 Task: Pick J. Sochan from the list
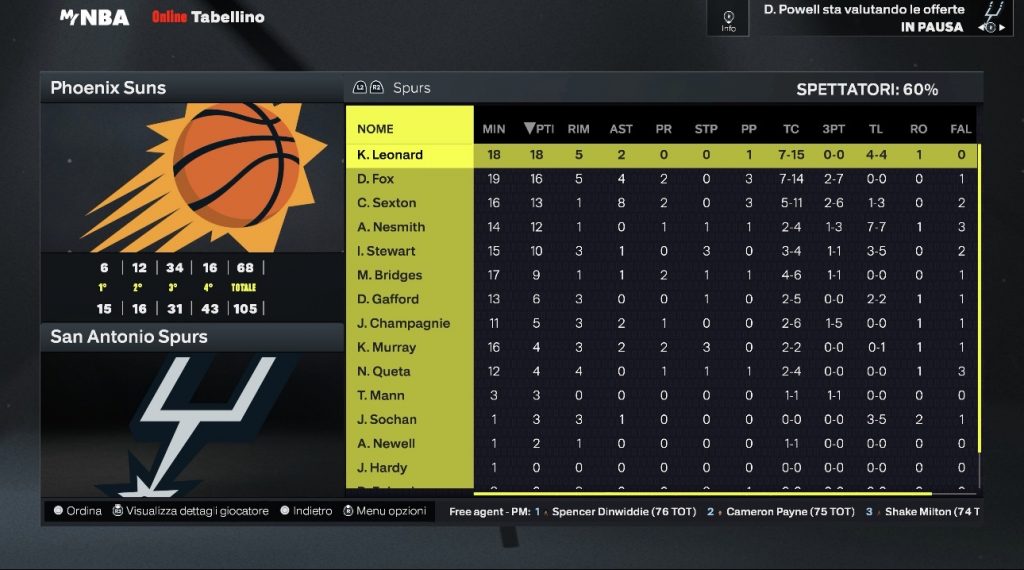pos(387,419)
